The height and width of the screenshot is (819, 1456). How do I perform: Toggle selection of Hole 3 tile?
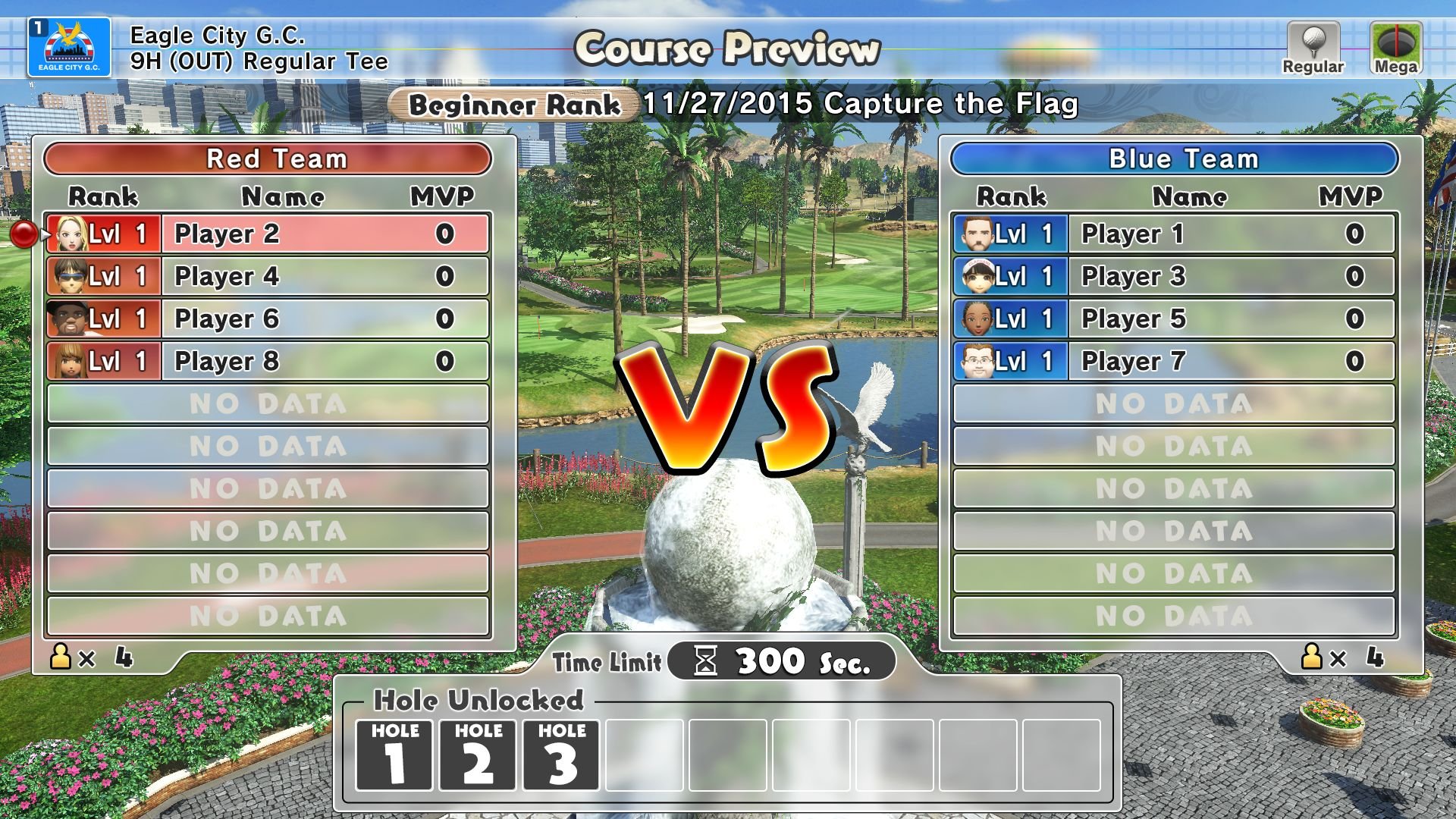(561, 755)
